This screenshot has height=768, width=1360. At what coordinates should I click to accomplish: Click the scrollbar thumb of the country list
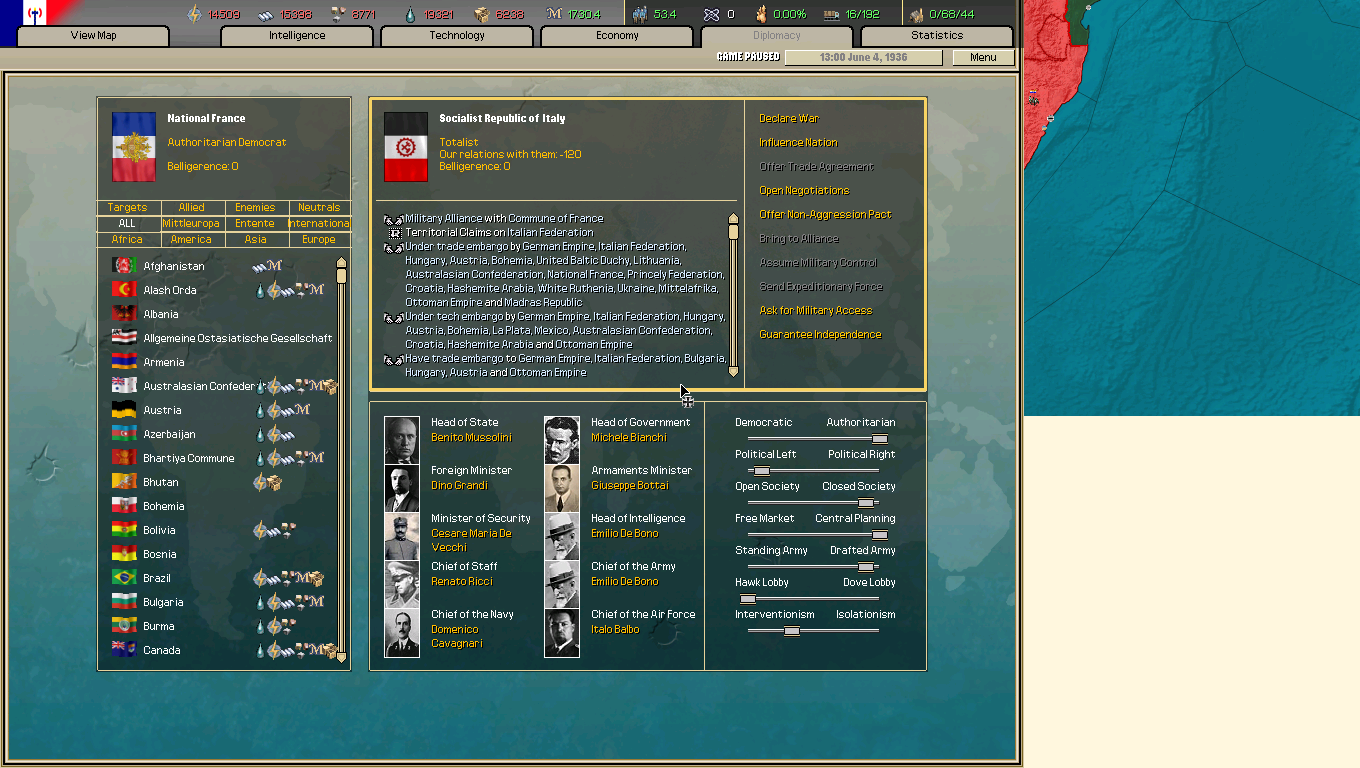point(342,275)
